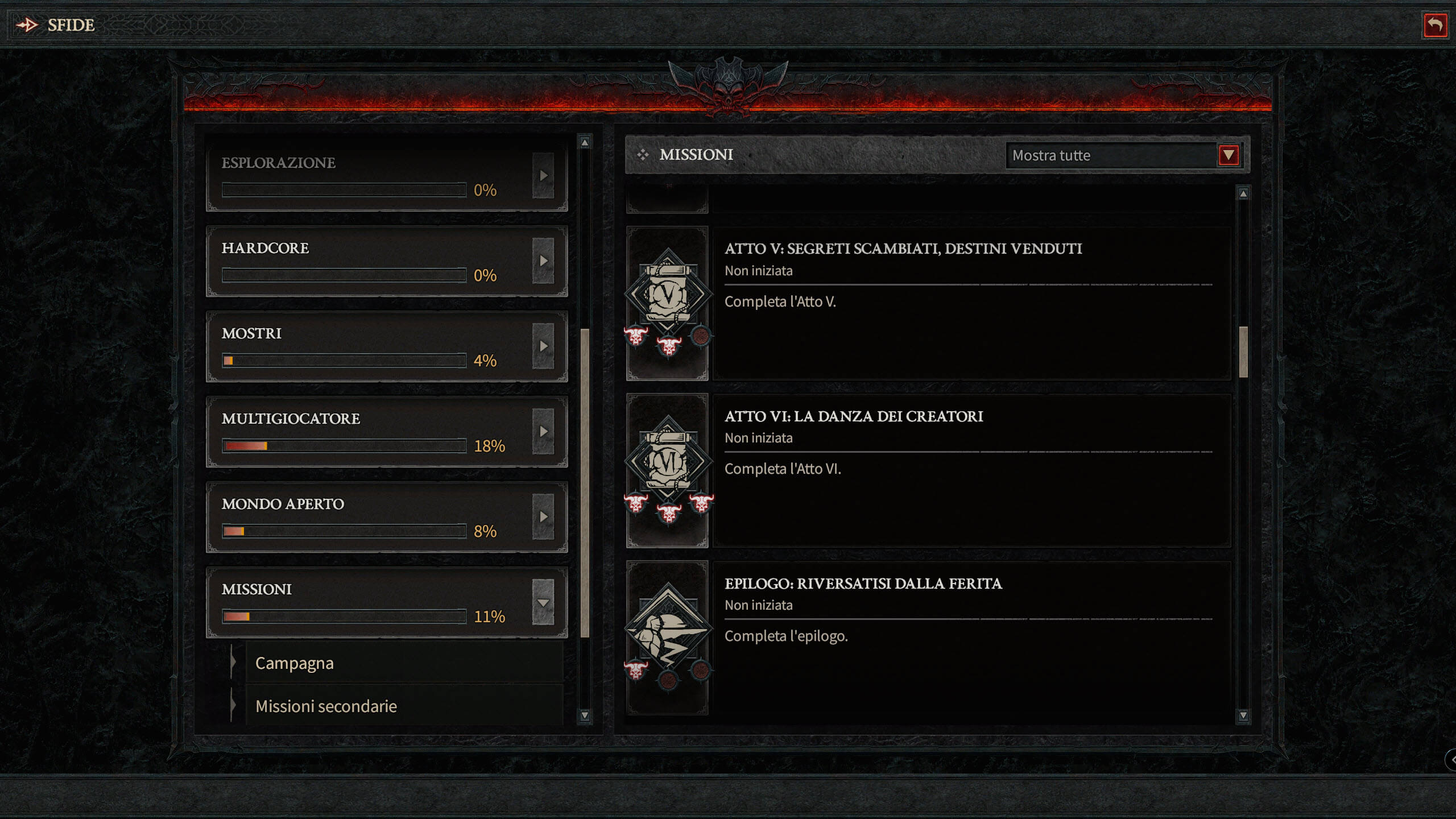
Task: Open the Campagna subcategory
Action: tap(404, 663)
